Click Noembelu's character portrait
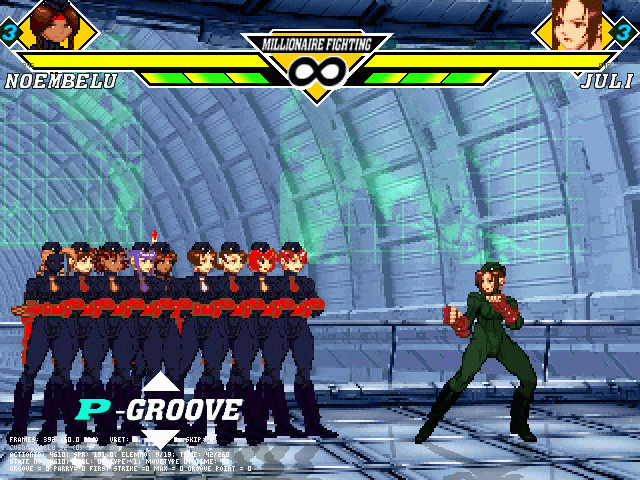This screenshot has height=480, width=640. [x=50, y=26]
